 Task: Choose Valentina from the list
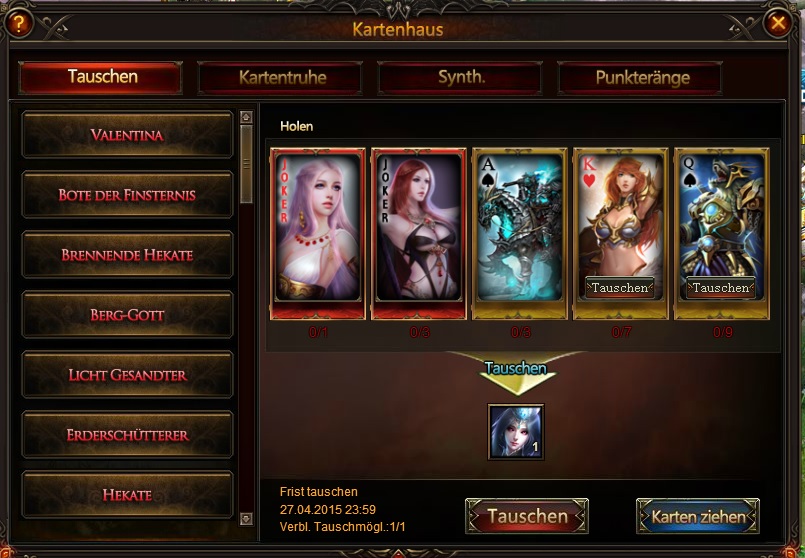[127, 135]
